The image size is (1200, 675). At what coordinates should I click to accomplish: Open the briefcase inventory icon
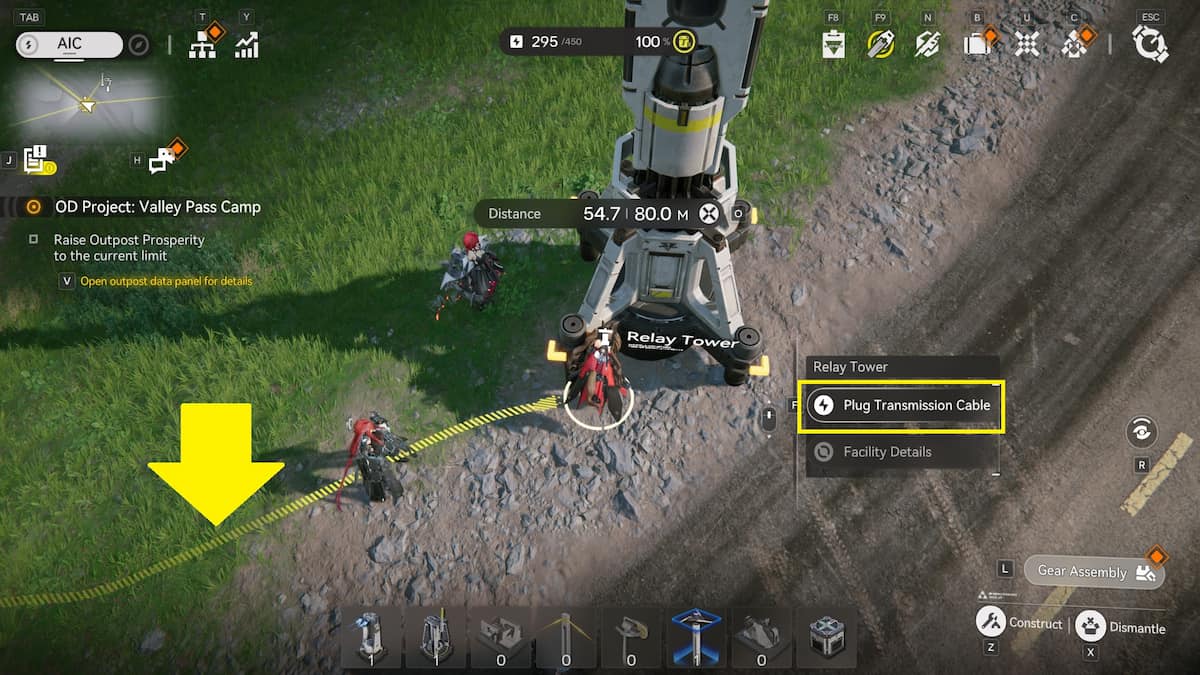[975, 44]
